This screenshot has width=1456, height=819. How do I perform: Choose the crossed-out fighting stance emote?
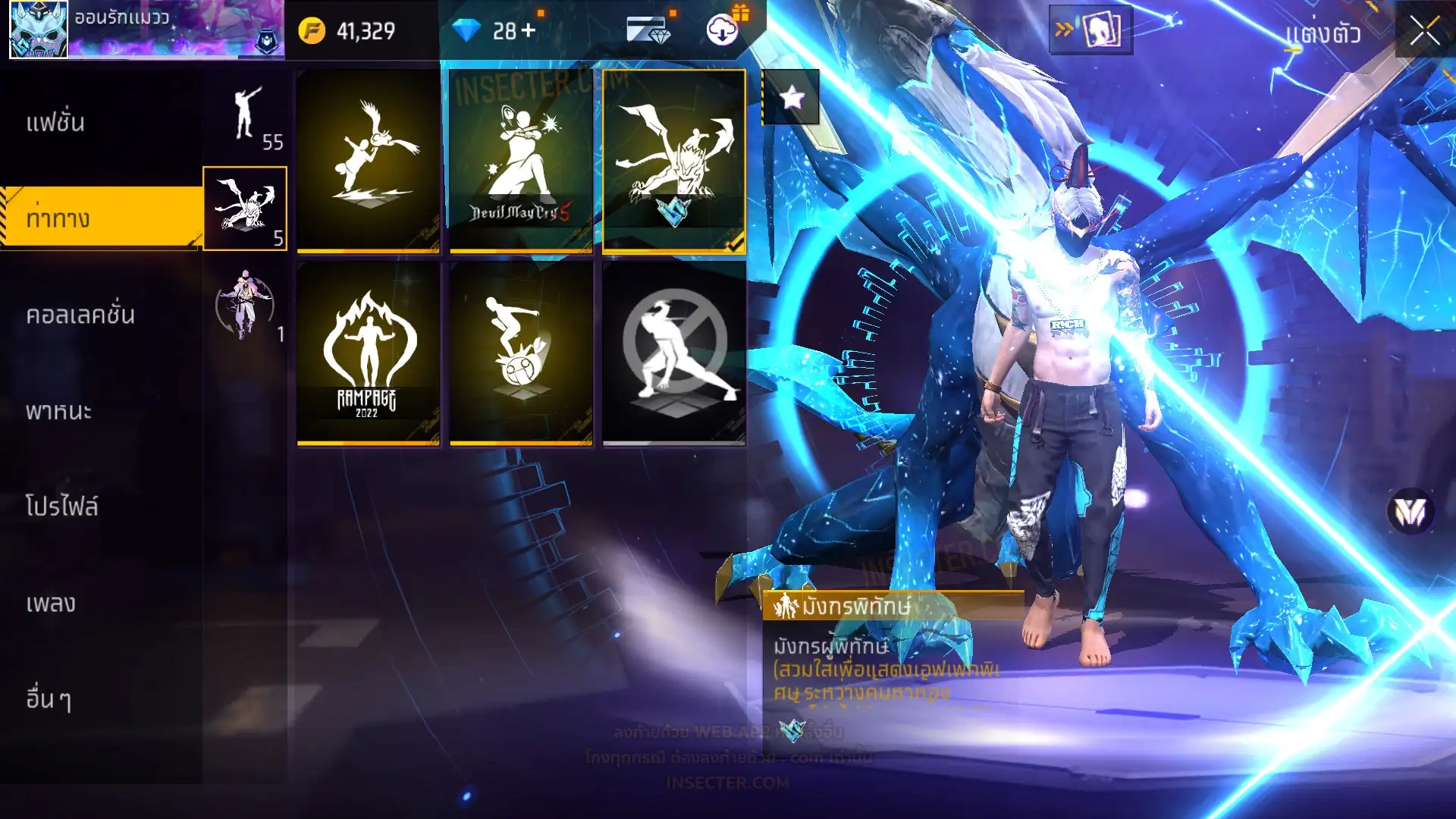click(x=674, y=353)
